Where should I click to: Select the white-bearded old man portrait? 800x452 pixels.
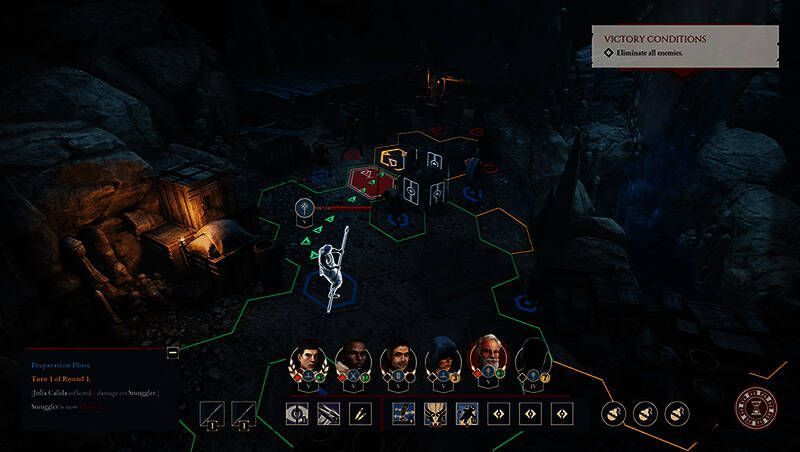pyautogui.click(x=488, y=356)
